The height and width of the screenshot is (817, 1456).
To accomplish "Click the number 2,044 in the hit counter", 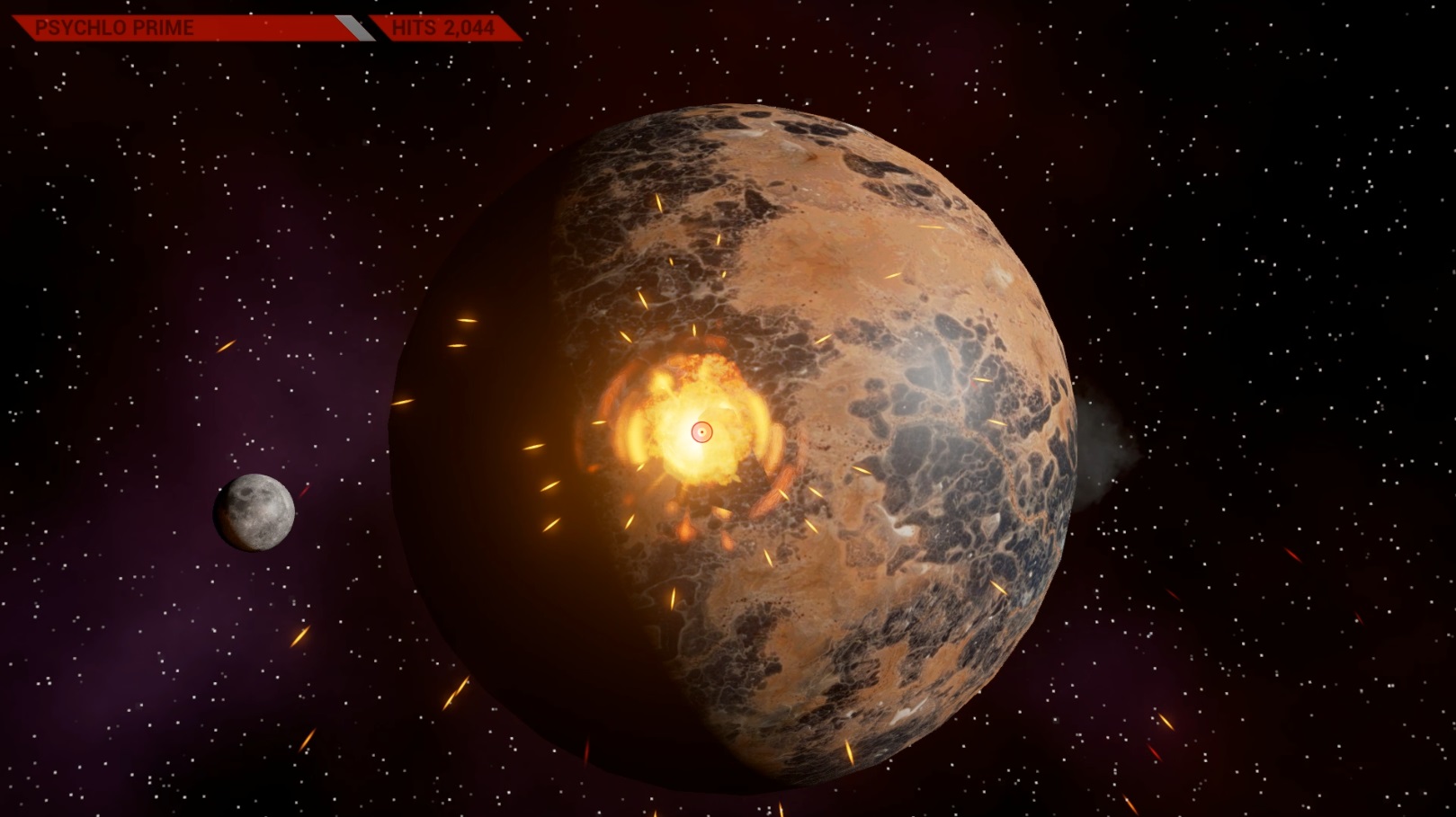I will click(468, 27).
